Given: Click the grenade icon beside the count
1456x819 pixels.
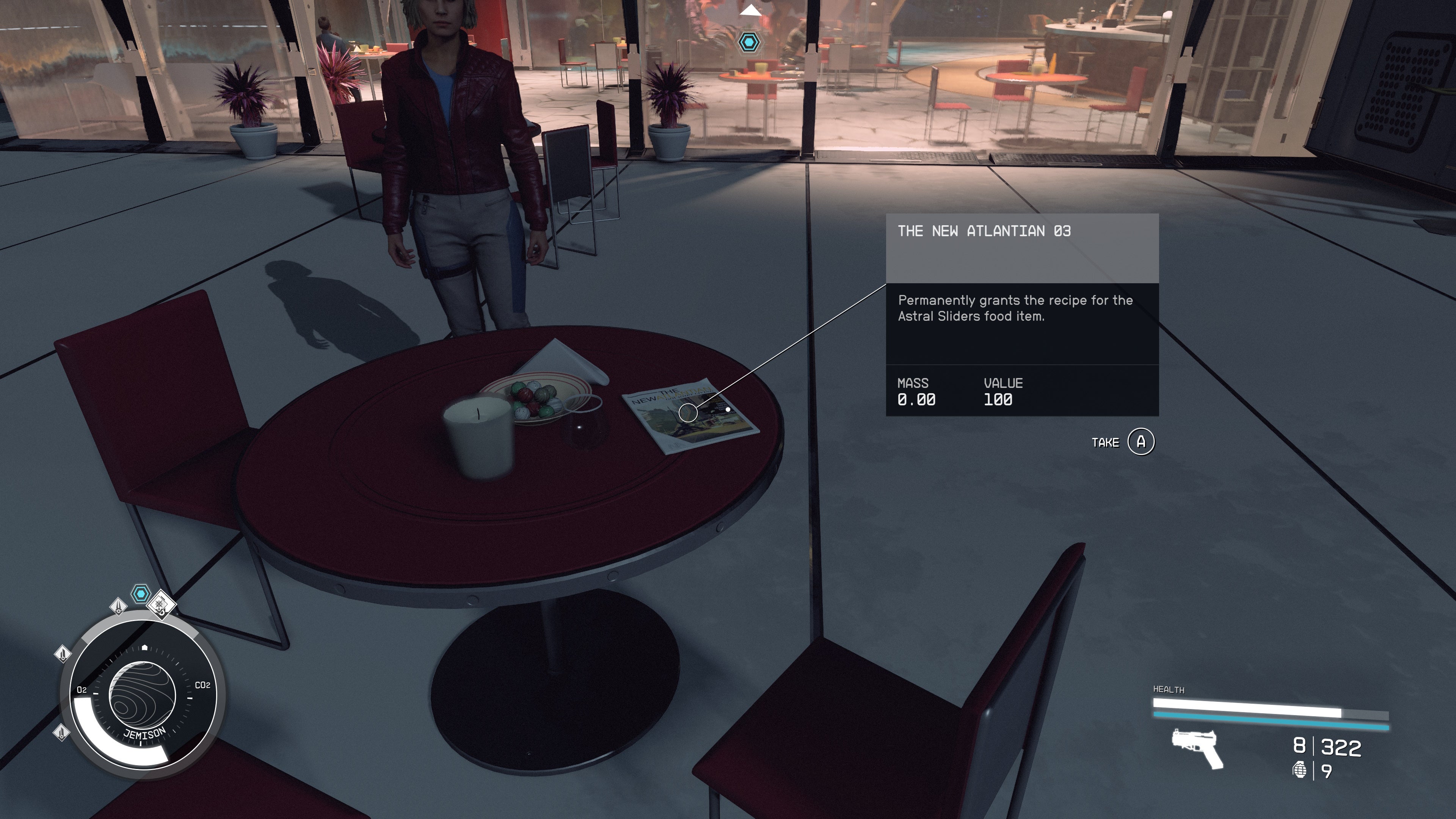Looking at the screenshot, I should pyautogui.click(x=1299, y=770).
